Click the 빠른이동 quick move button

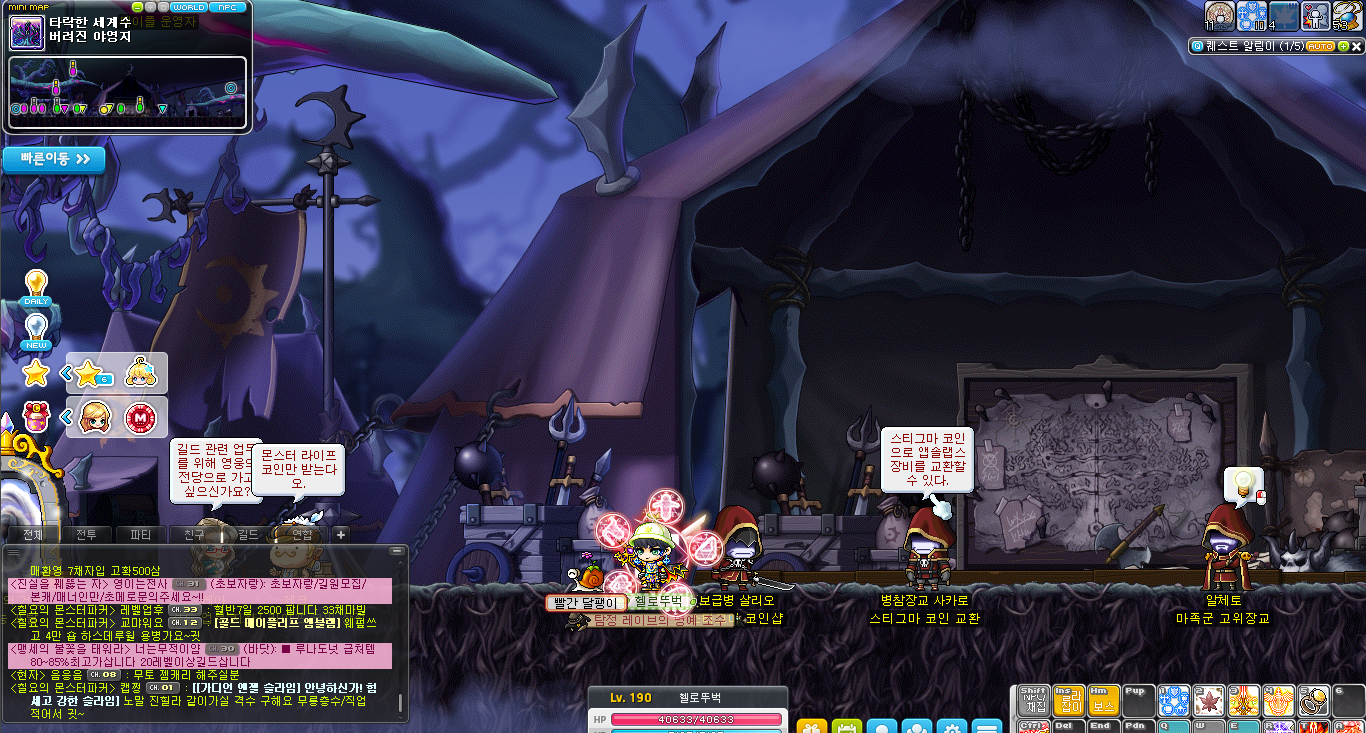coord(54,159)
